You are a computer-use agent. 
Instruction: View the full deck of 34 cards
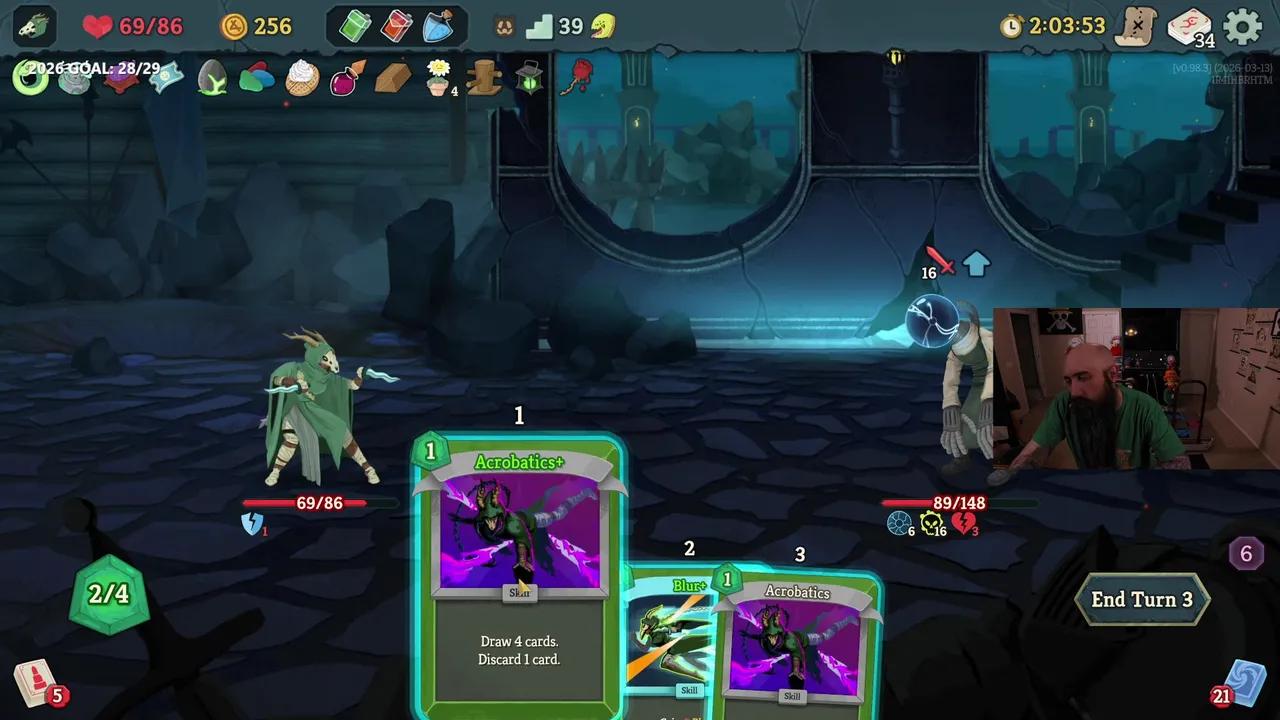tap(1189, 27)
